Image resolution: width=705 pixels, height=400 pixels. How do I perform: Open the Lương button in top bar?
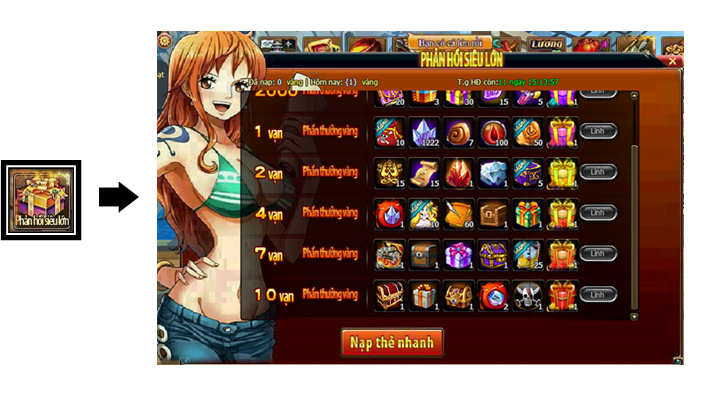pyautogui.click(x=547, y=43)
